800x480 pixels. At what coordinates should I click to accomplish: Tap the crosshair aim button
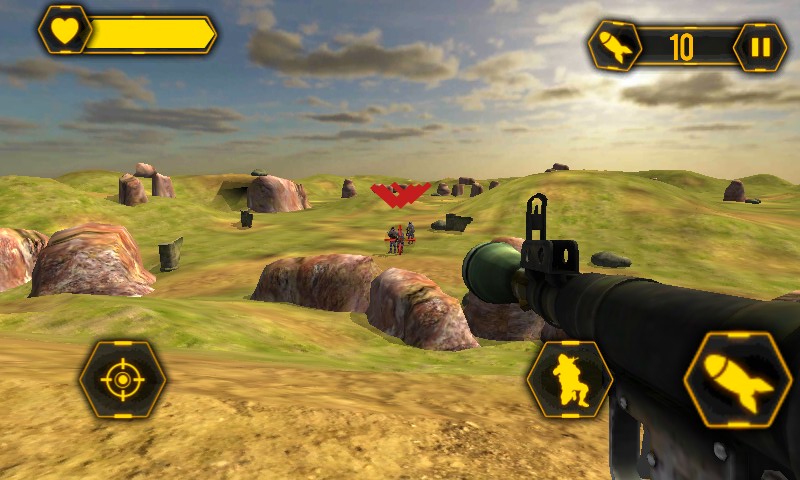point(123,379)
